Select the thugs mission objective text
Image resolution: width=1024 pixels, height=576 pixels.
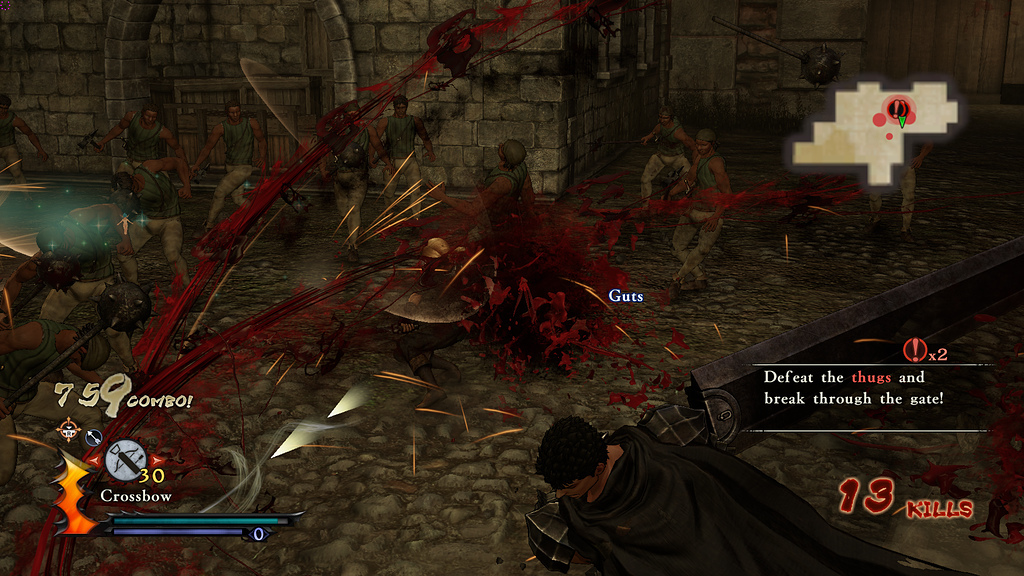pos(853,388)
